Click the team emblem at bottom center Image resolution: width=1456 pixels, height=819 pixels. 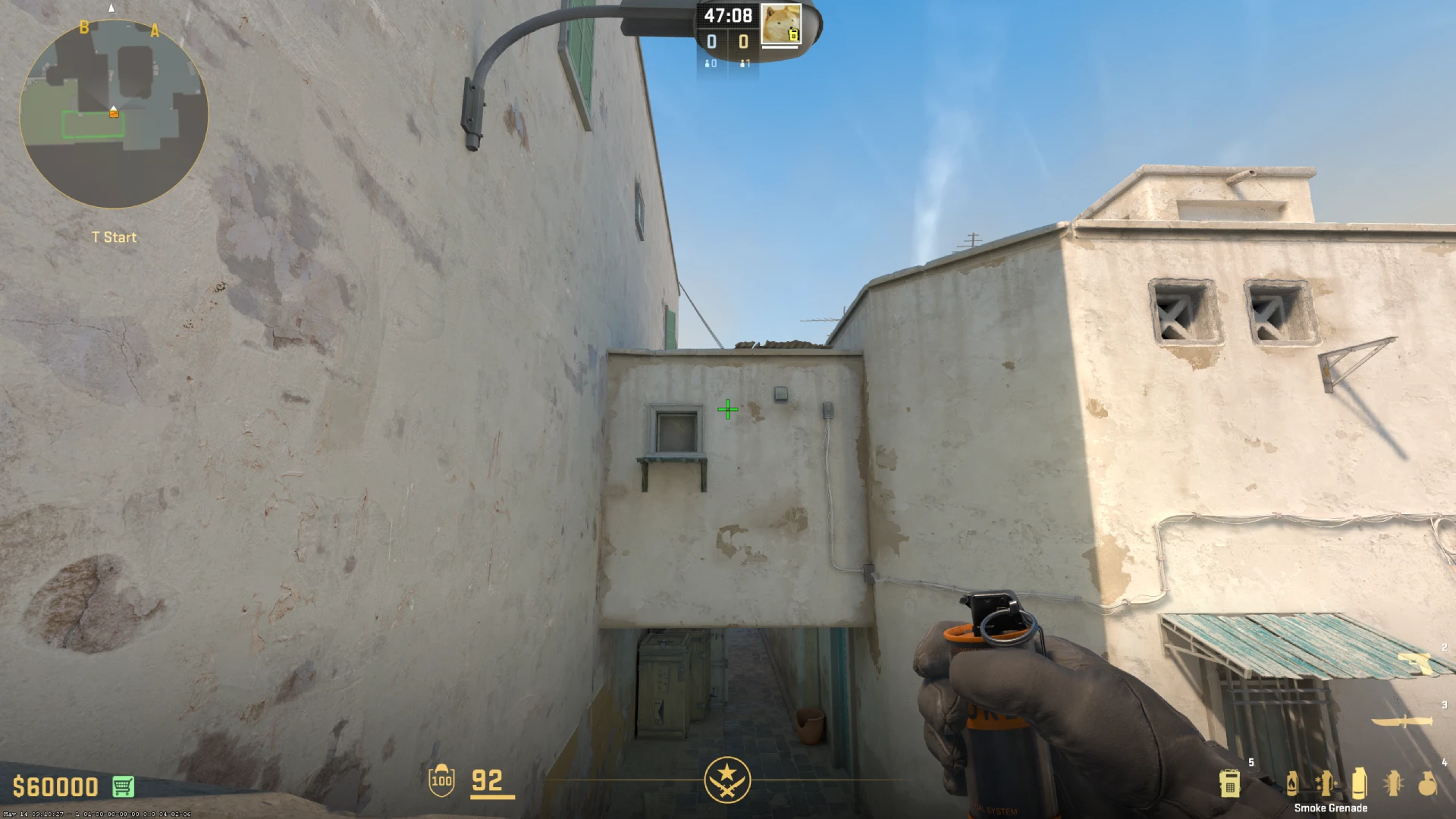point(728,779)
